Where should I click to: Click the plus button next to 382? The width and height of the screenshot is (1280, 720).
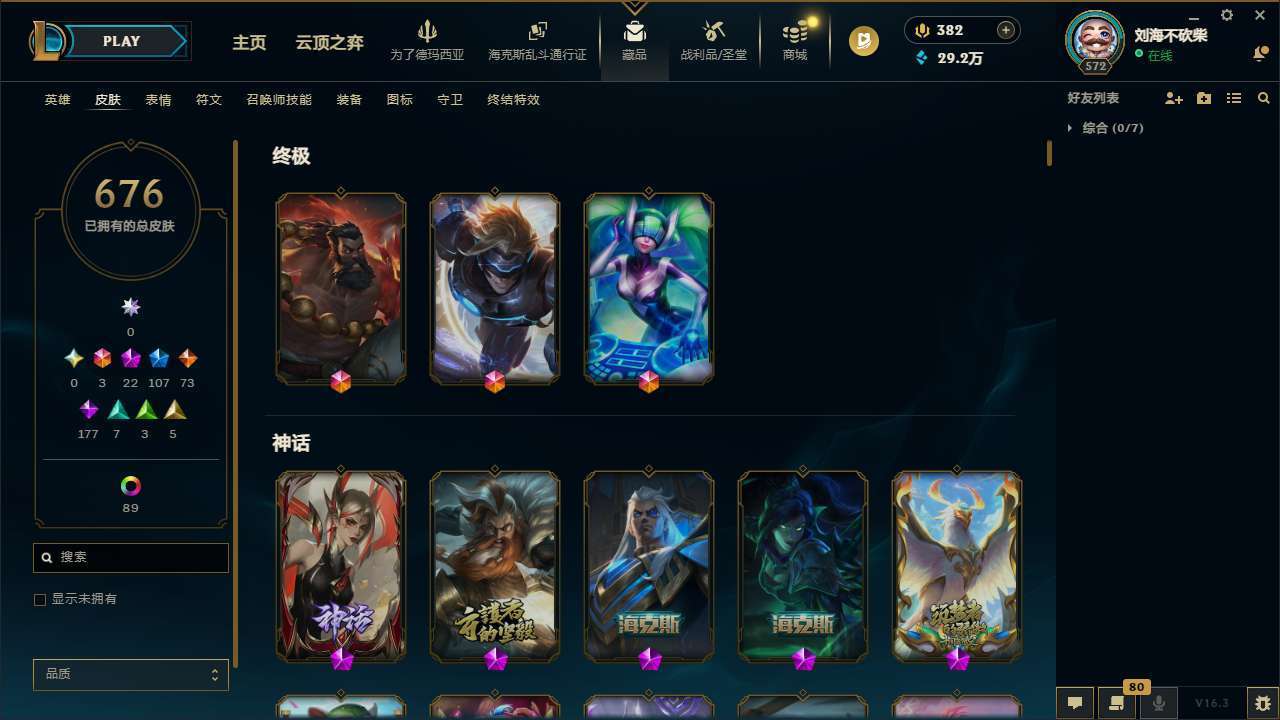click(x=1005, y=30)
